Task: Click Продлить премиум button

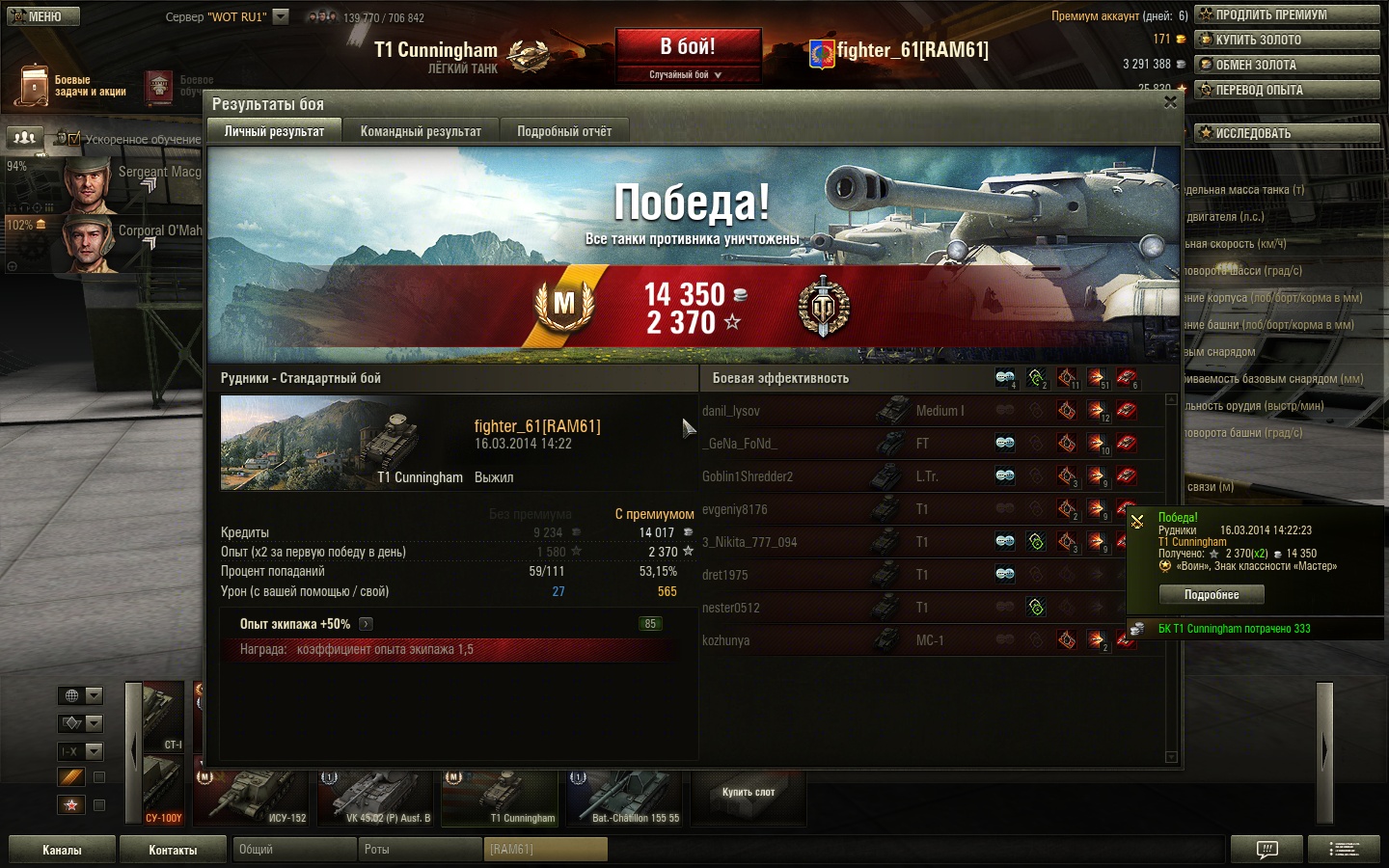Action: tap(1287, 14)
